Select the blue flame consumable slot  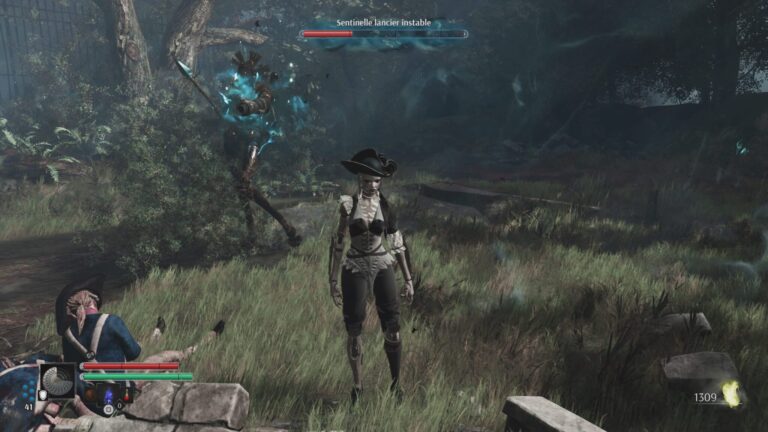pyautogui.click(x=108, y=394)
